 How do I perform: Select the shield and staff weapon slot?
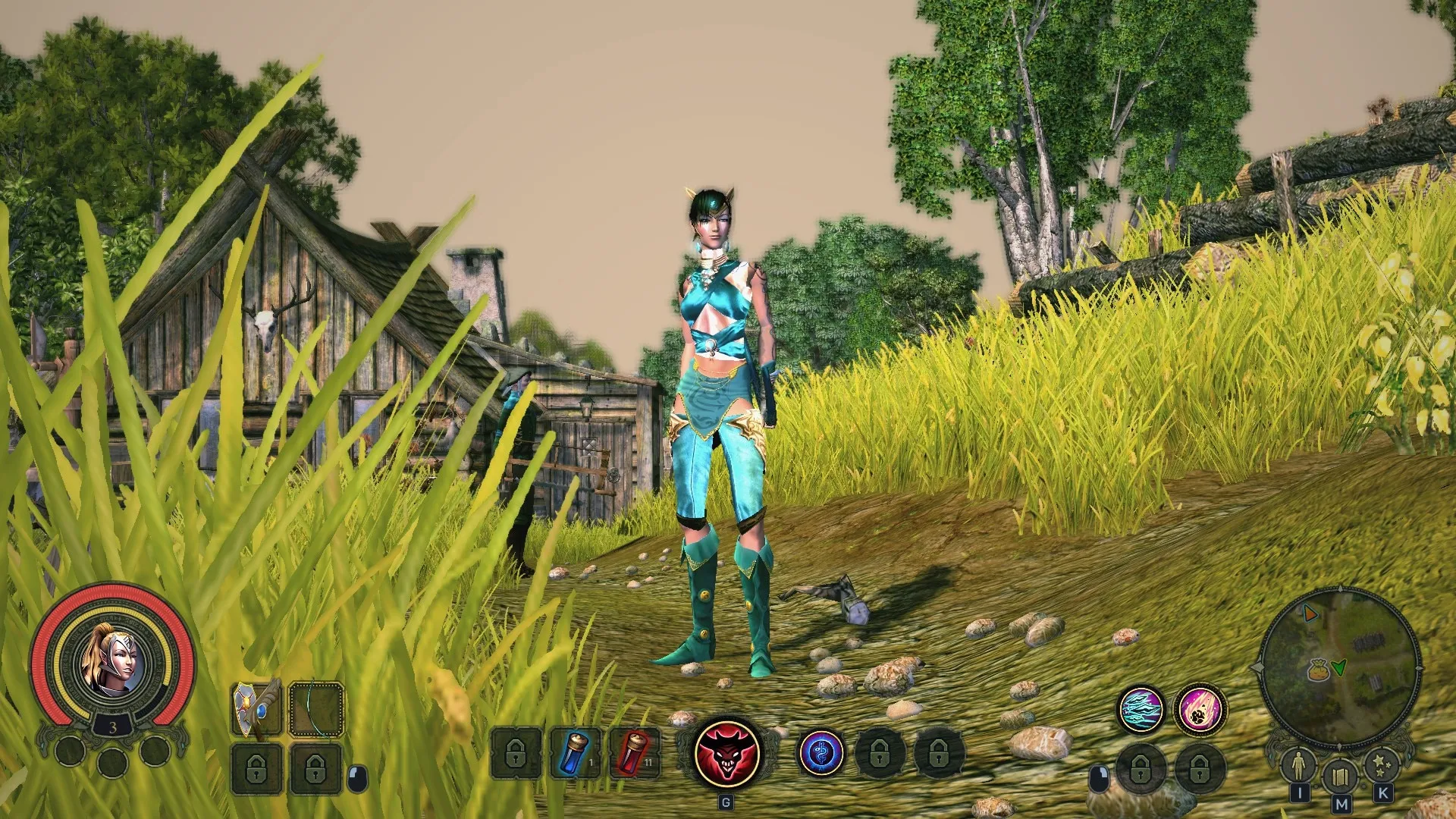(256, 709)
